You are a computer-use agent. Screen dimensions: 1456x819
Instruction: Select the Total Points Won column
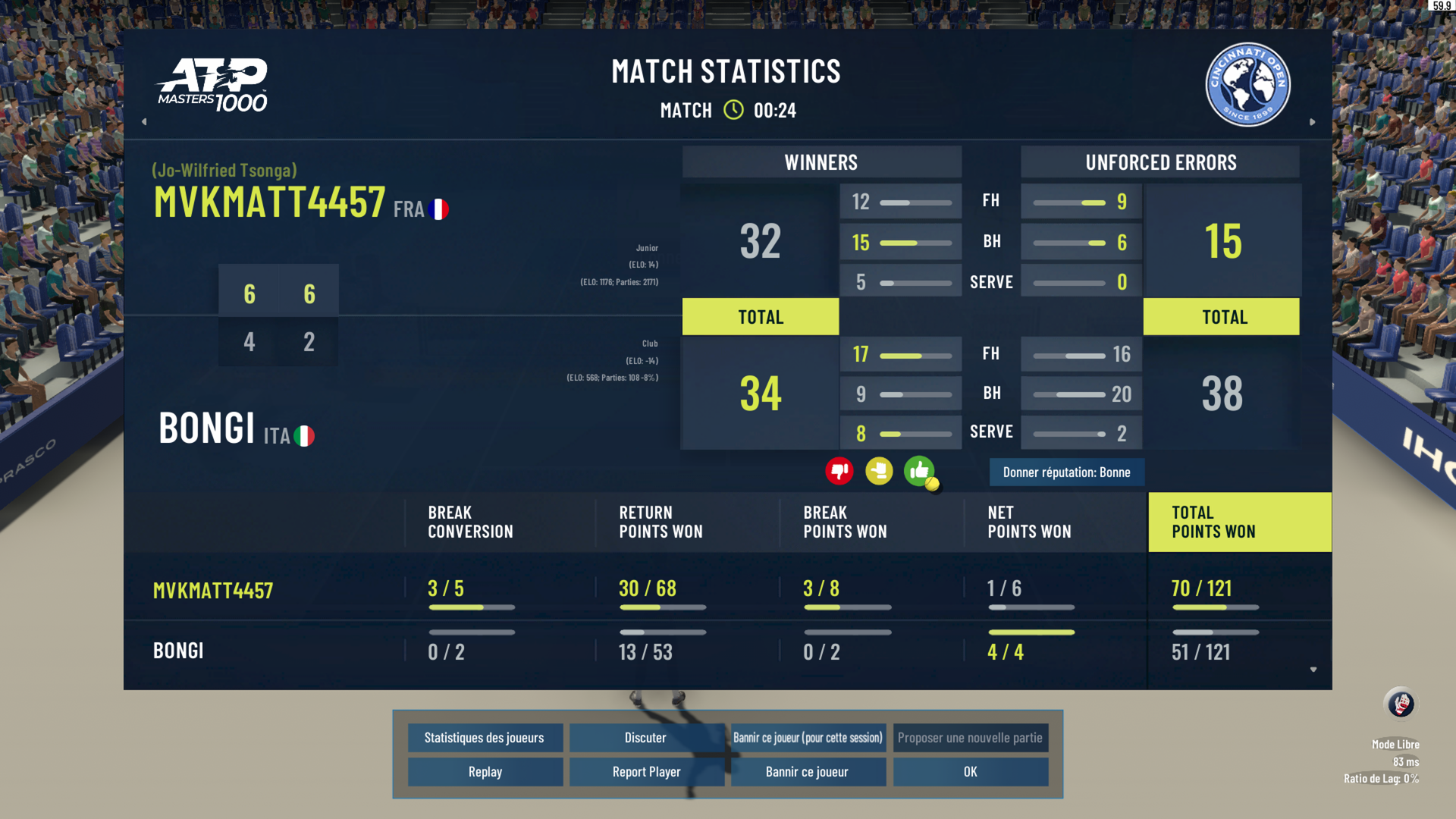[x=1239, y=522]
